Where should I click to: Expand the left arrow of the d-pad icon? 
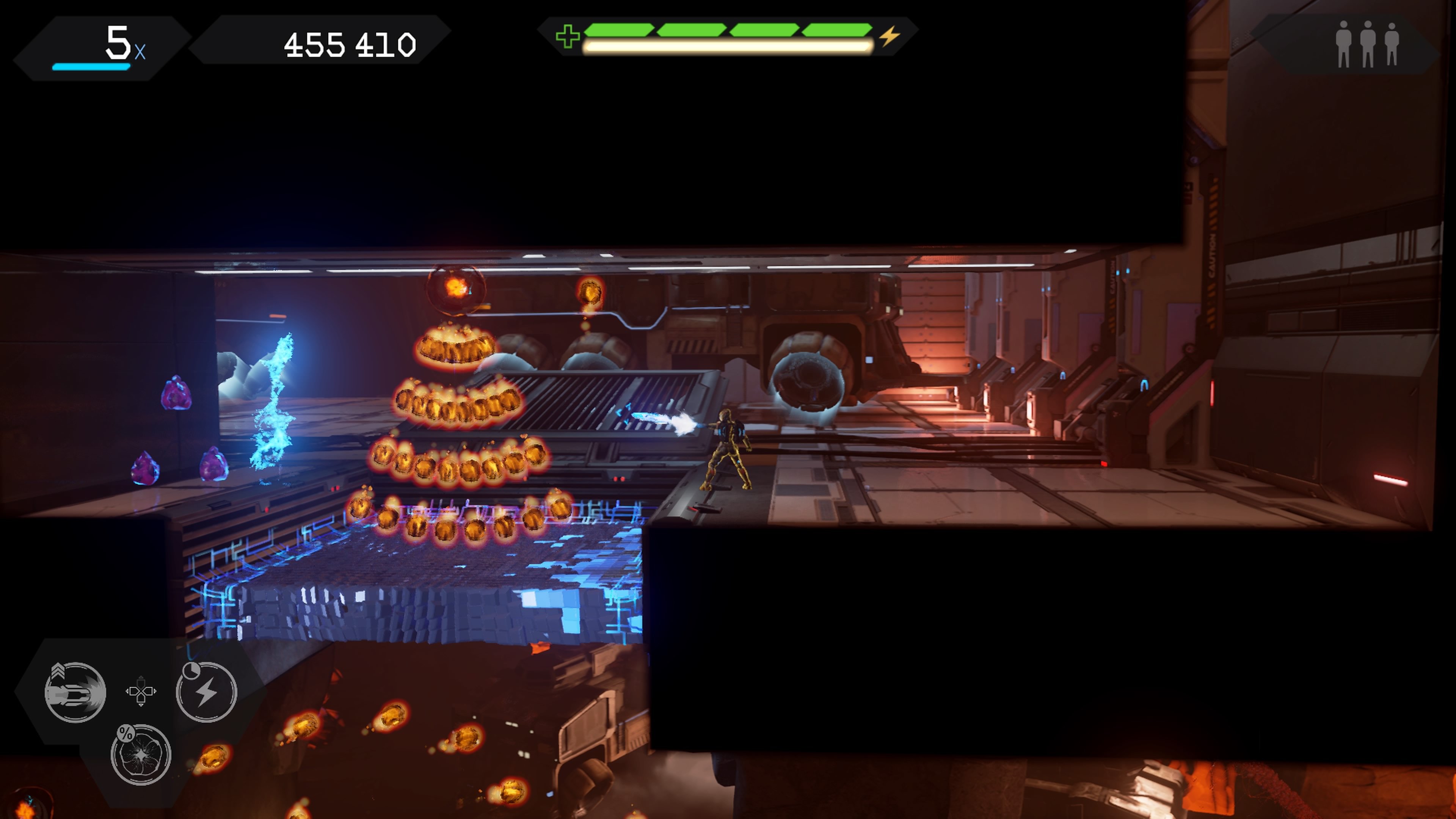point(127,691)
